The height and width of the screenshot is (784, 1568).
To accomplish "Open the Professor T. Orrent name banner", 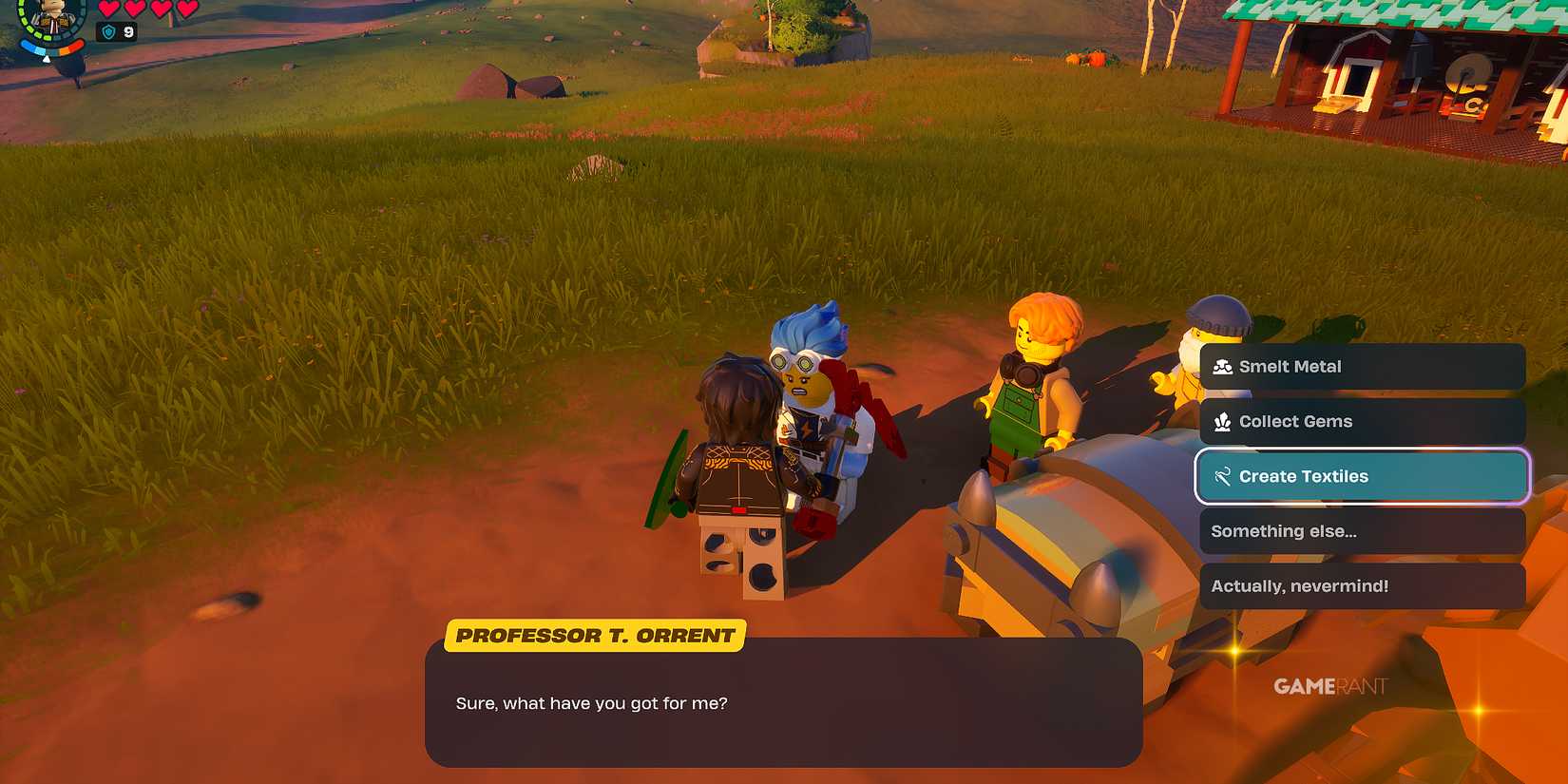I will [595, 635].
